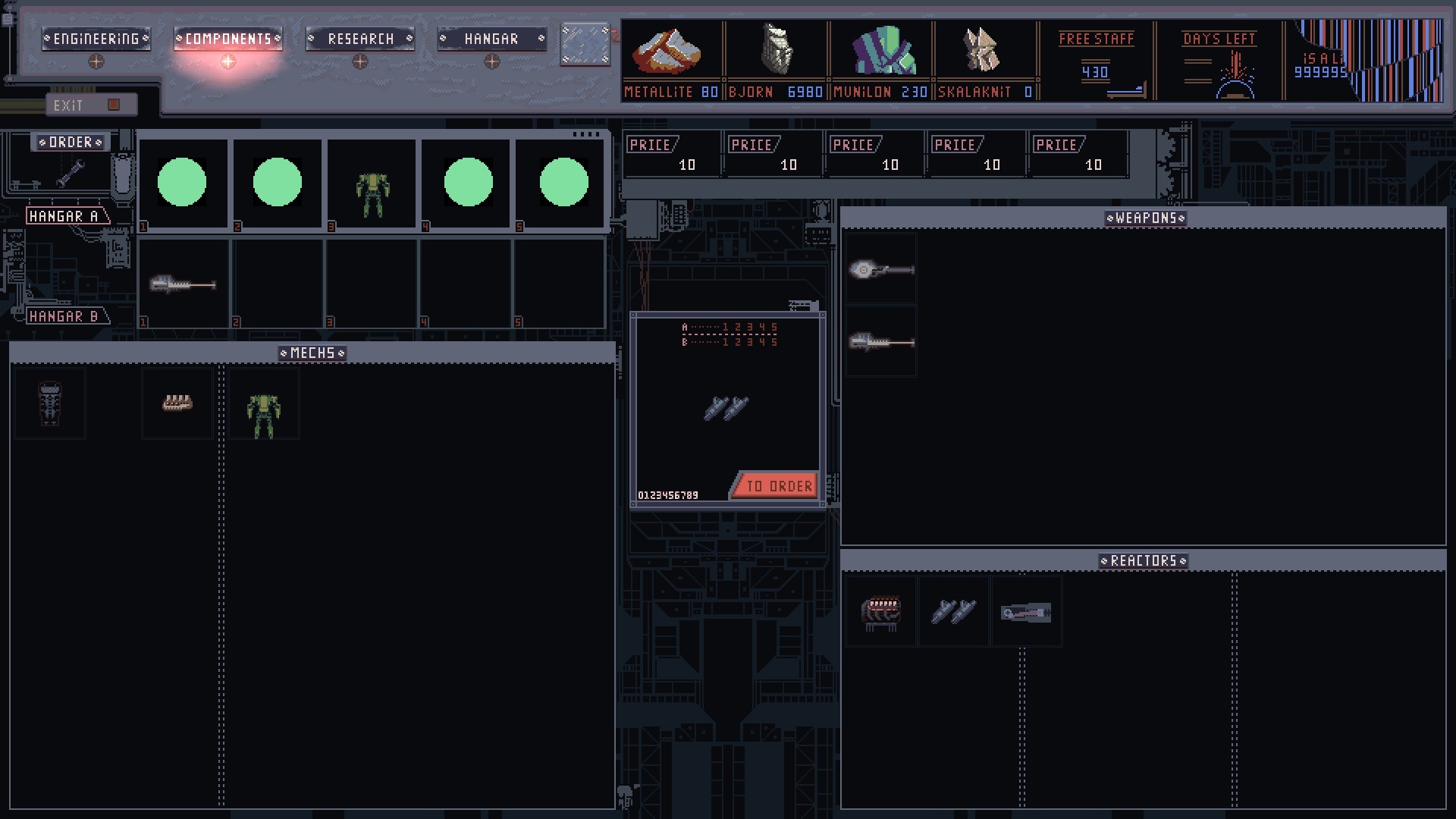Toggle the checkbox on the Exit button
Image resolution: width=1456 pixels, height=819 pixels.
(112, 105)
